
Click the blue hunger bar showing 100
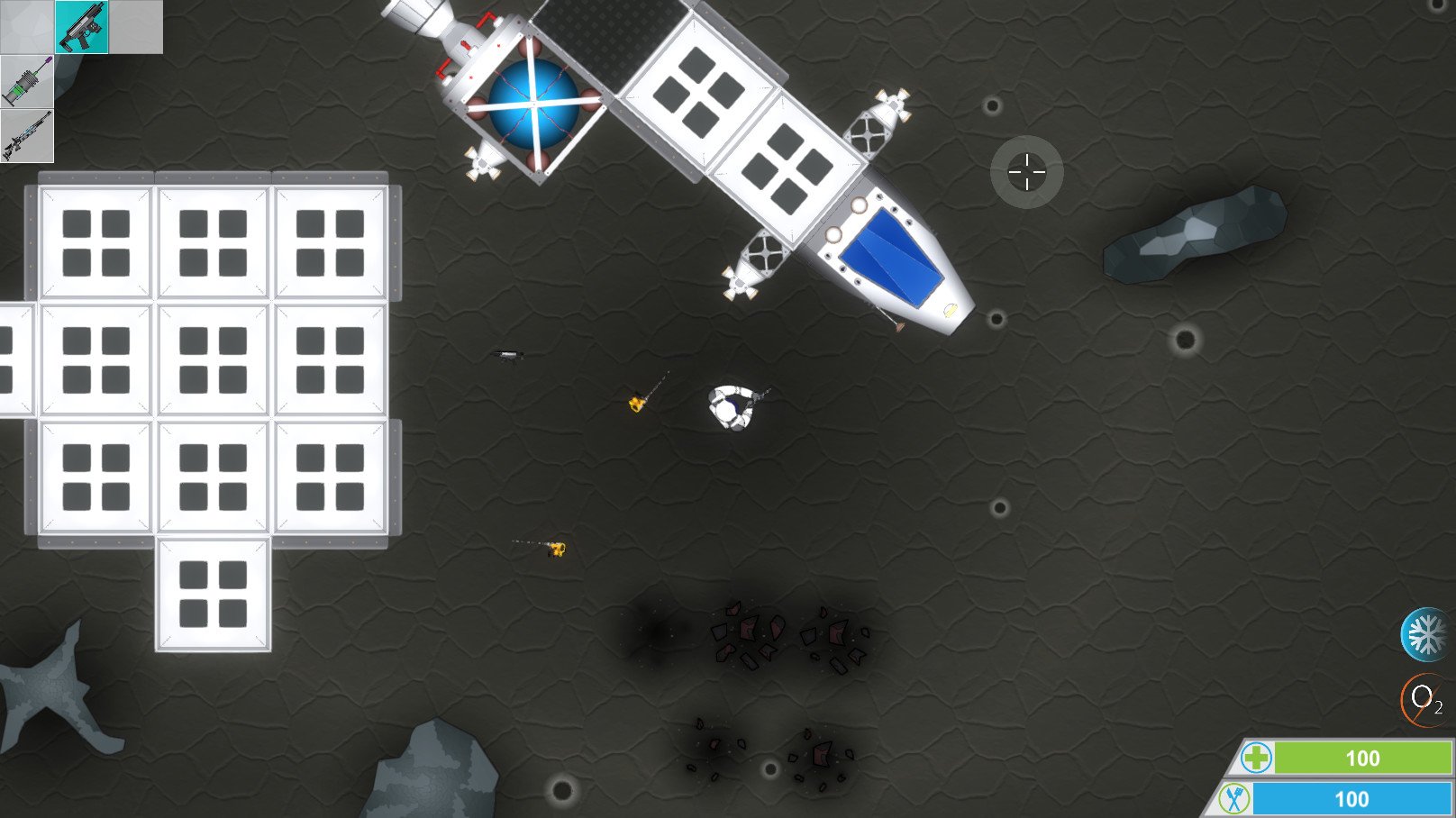(1351, 798)
